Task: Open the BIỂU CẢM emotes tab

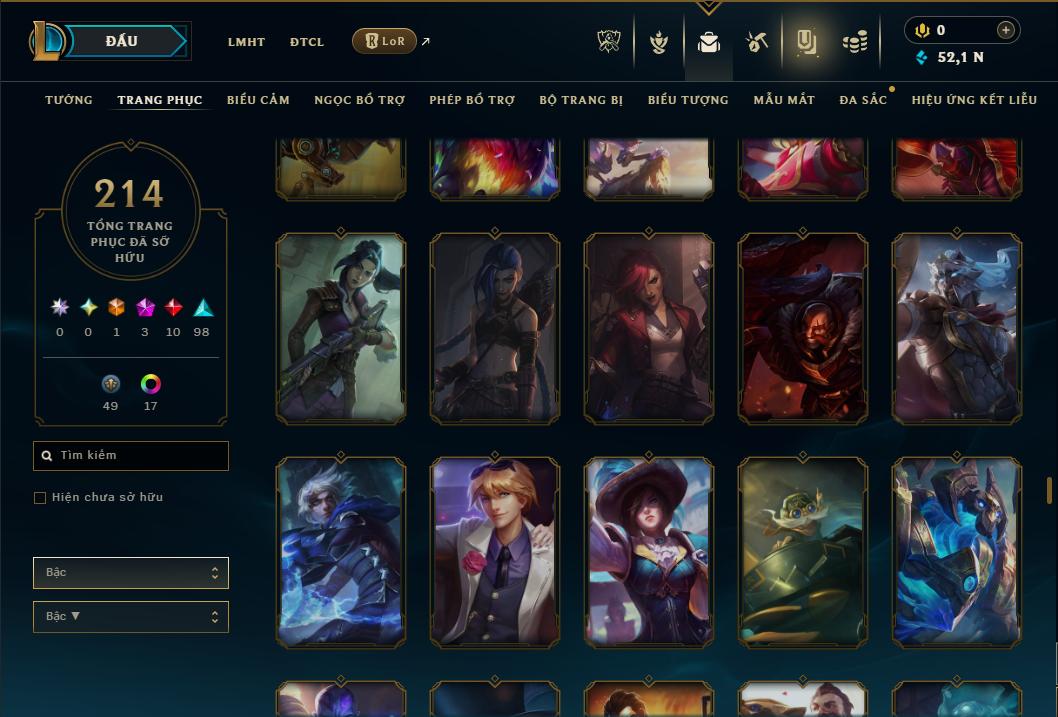Action: pos(258,100)
